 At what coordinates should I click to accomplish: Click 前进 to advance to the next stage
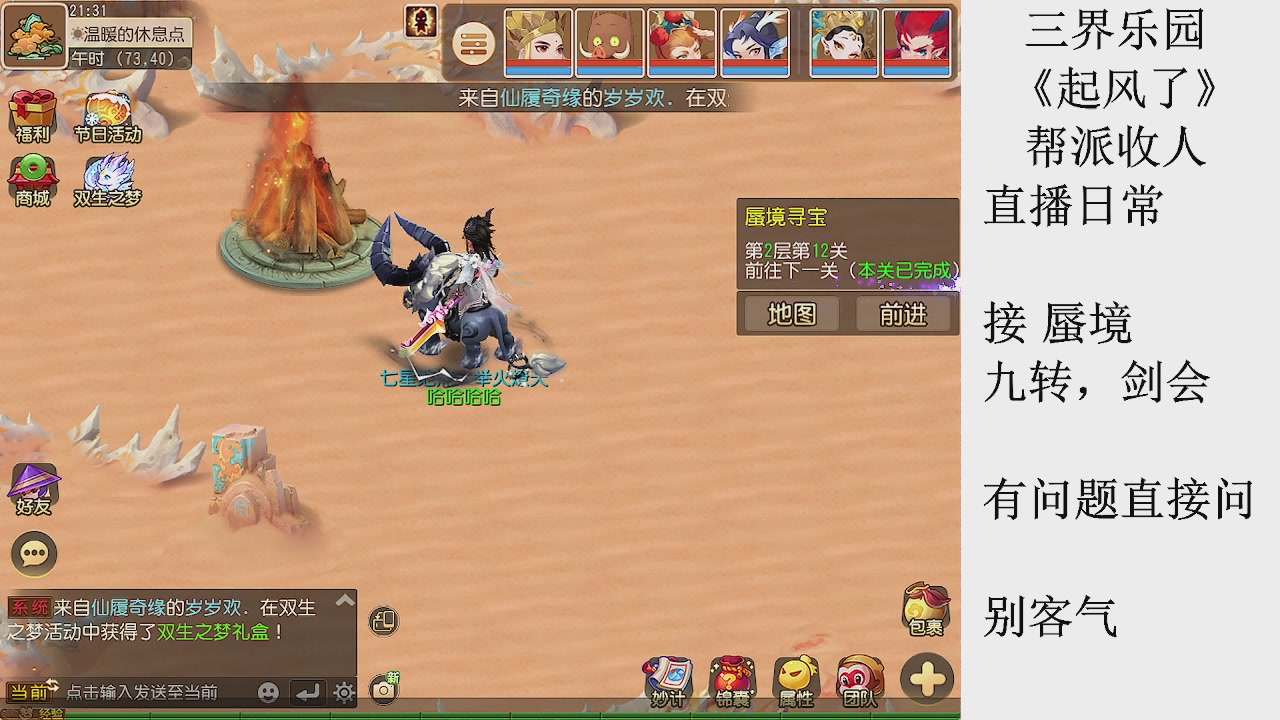tap(903, 314)
